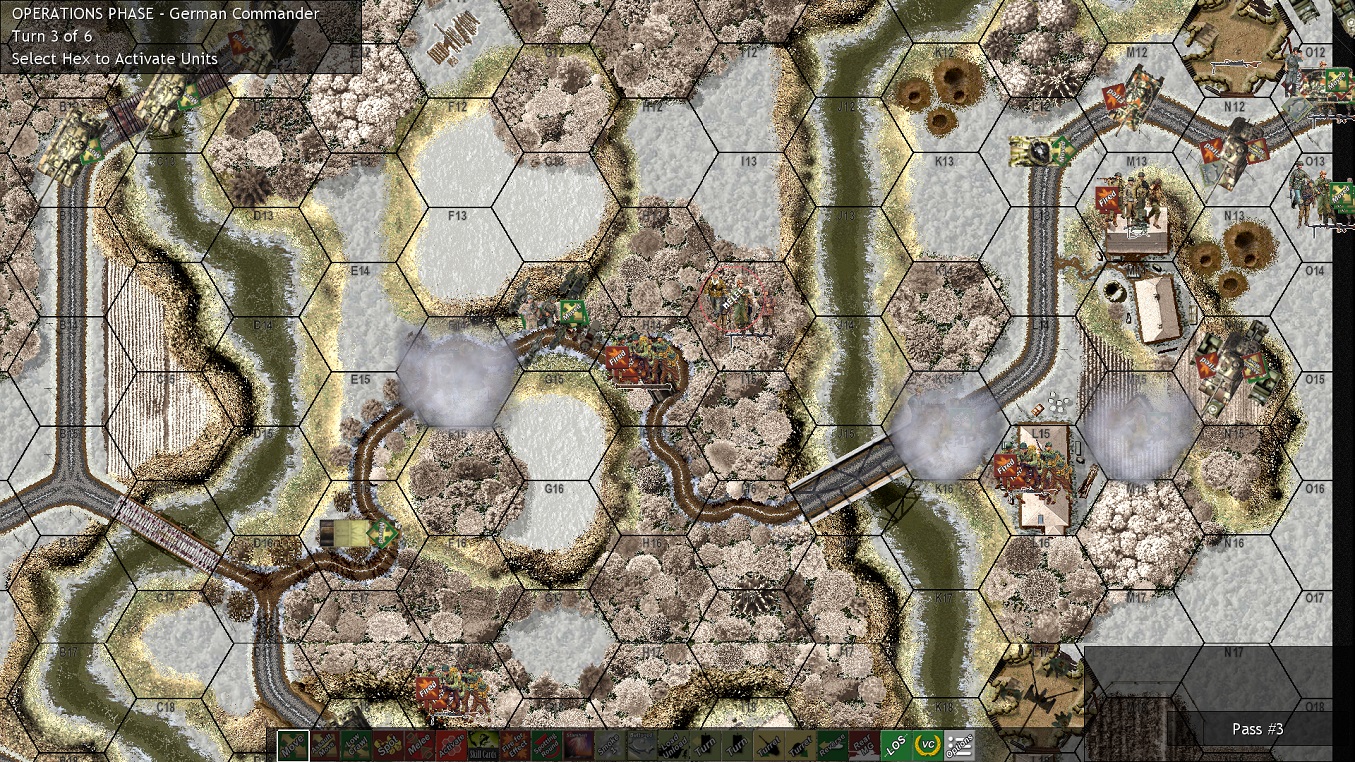Initiate combat with the Melee icon
The height and width of the screenshot is (762, 1355).
pos(421,744)
